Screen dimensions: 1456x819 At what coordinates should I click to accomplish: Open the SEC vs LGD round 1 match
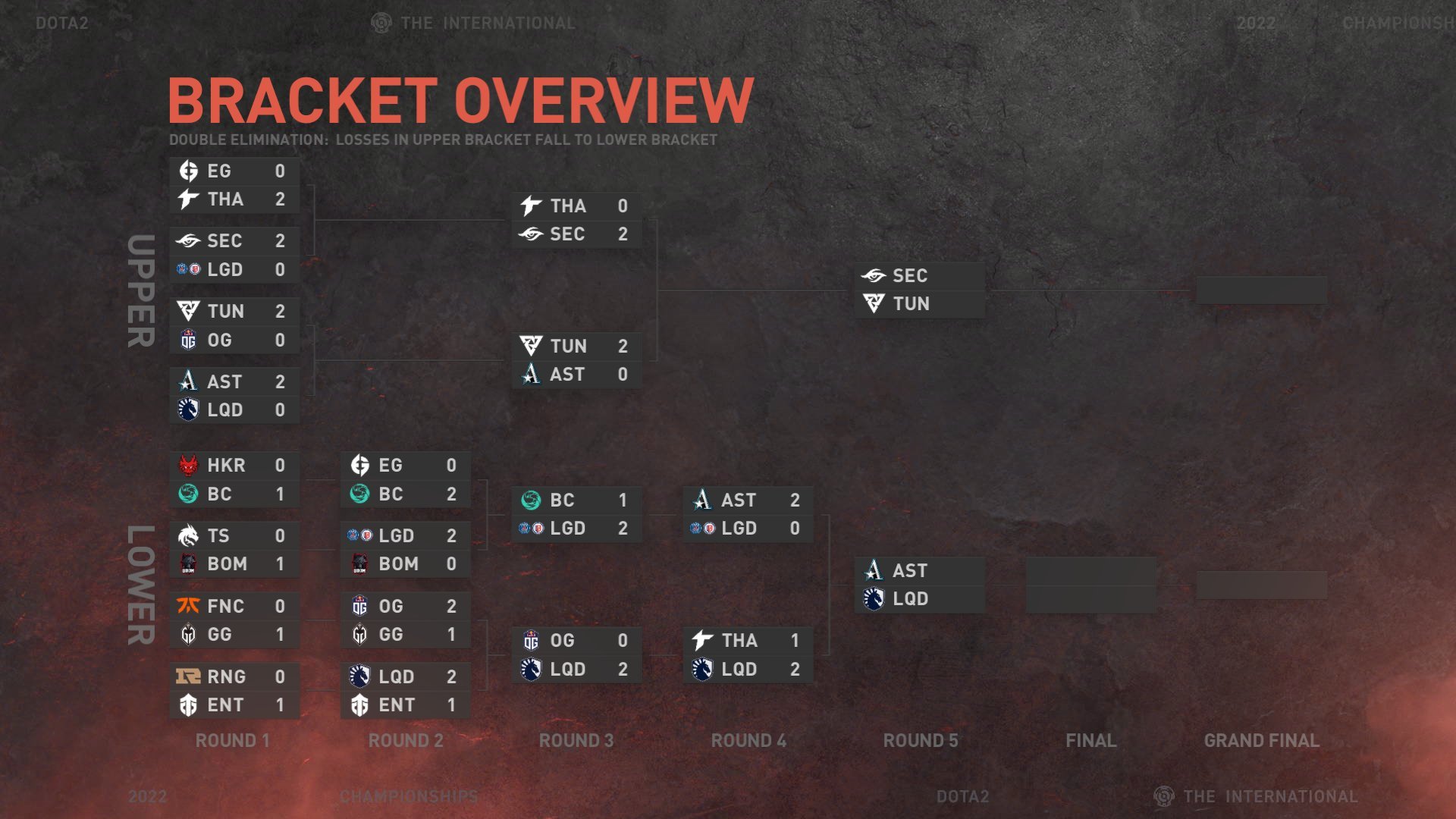(234, 255)
